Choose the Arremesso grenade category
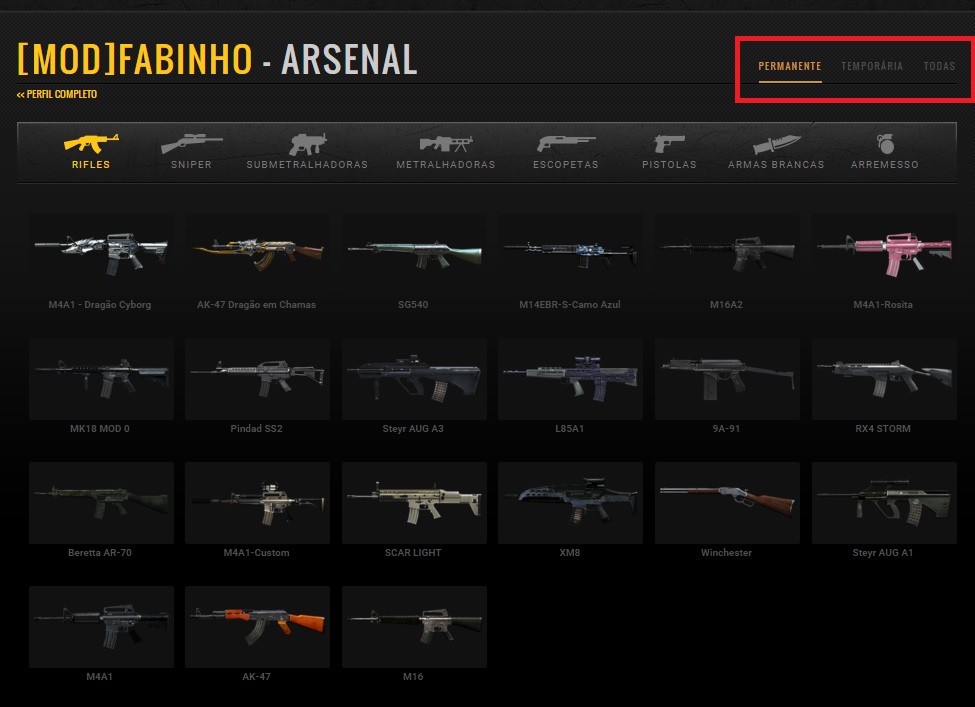The width and height of the screenshot is (975, 707). [x=884, y=152]
